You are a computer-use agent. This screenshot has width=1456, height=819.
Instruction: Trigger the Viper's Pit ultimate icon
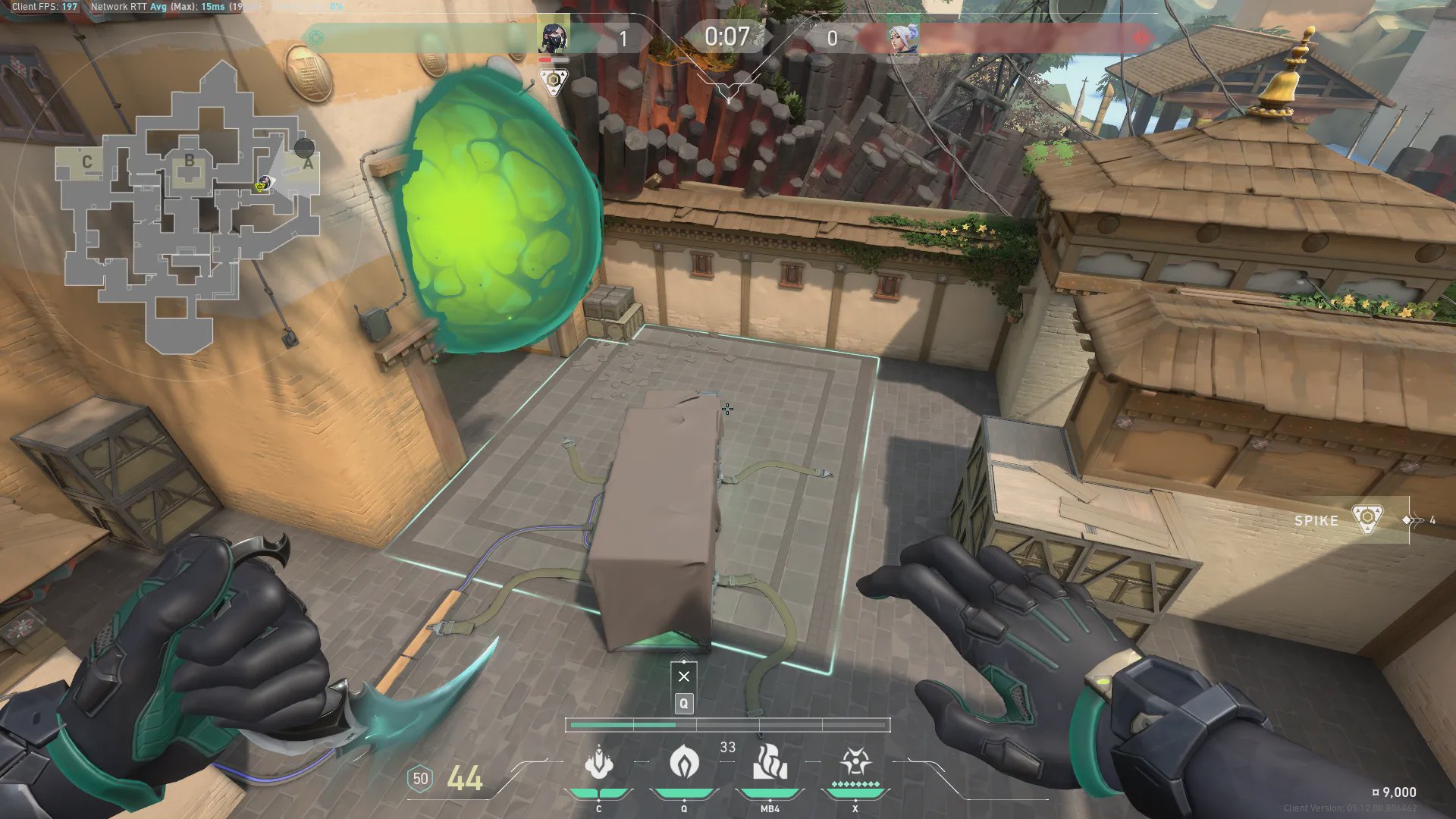click(x=855, y=762)
